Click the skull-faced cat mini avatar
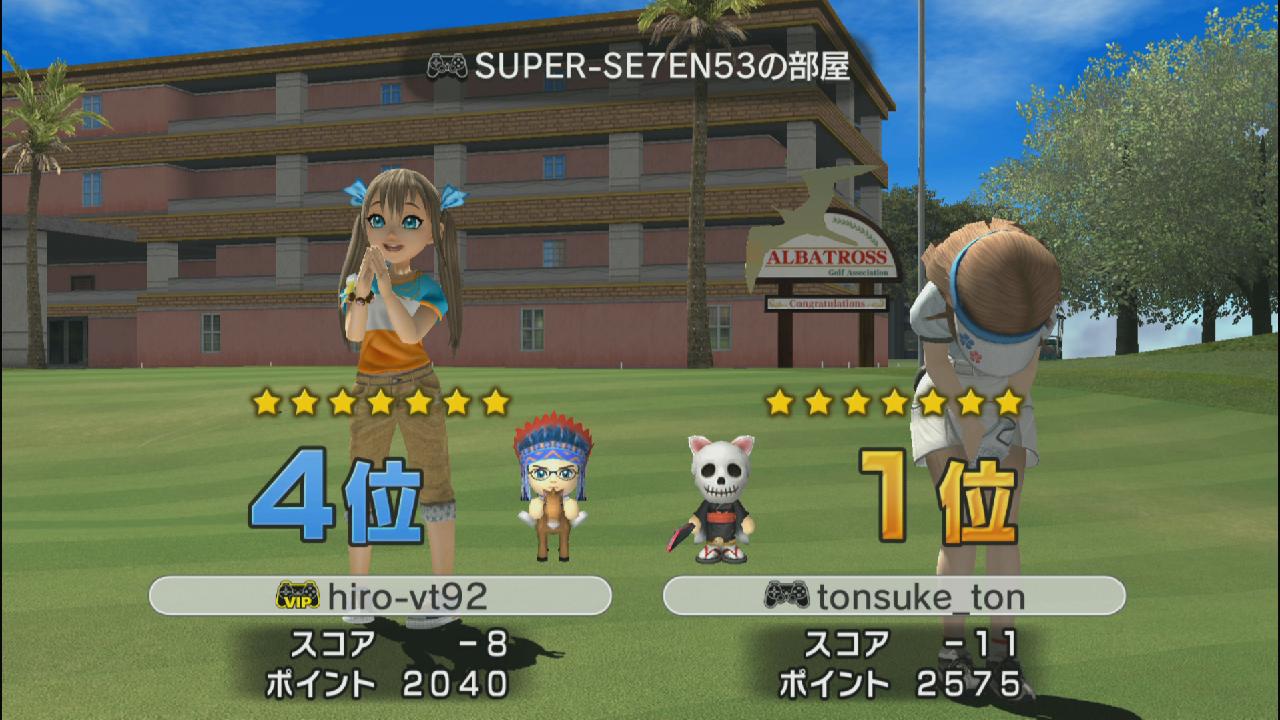 click(720, 497)
